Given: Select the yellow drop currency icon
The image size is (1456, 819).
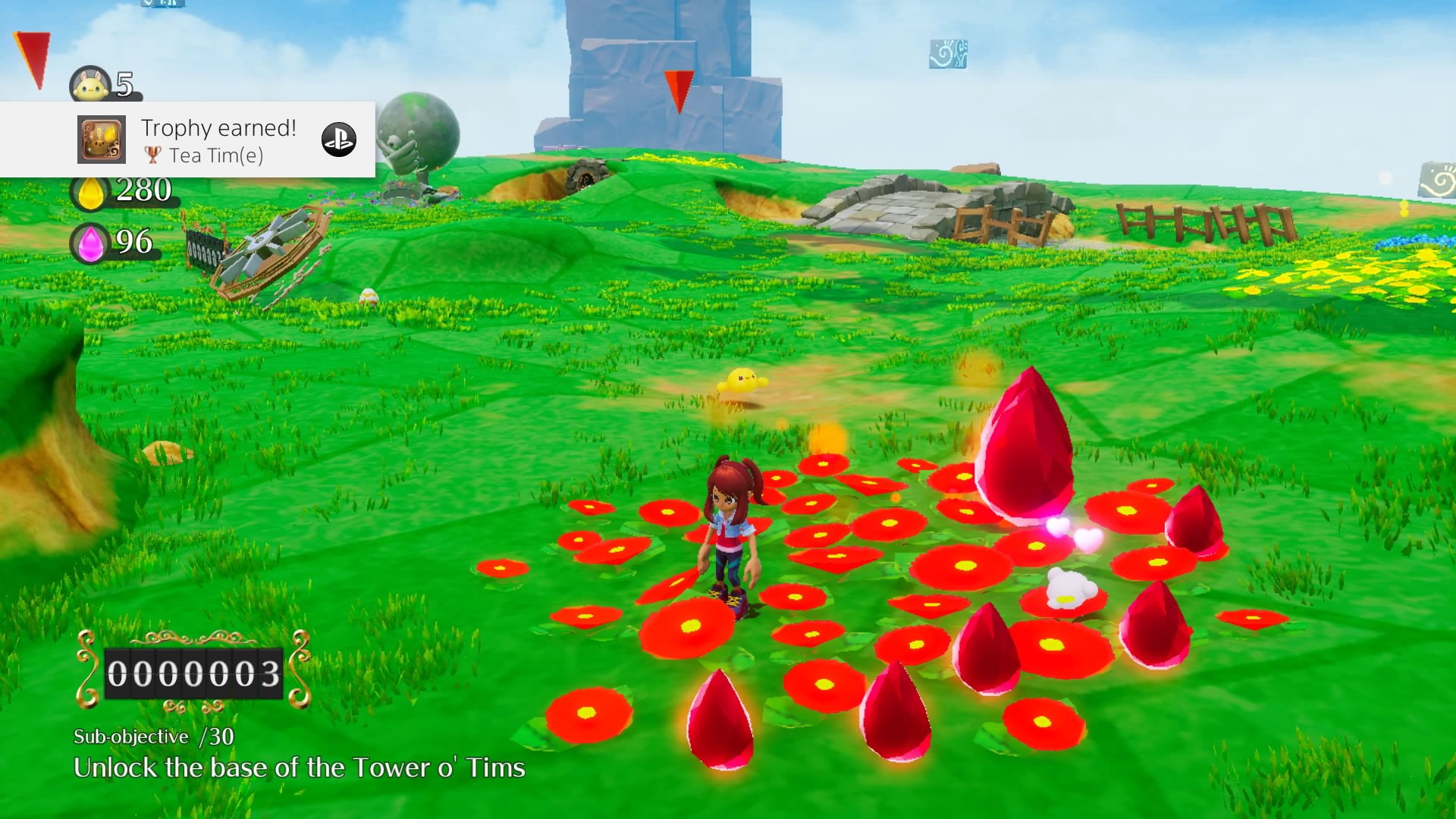Looking at the screenshot, I should pyautogui.click(x=90, y=193).
